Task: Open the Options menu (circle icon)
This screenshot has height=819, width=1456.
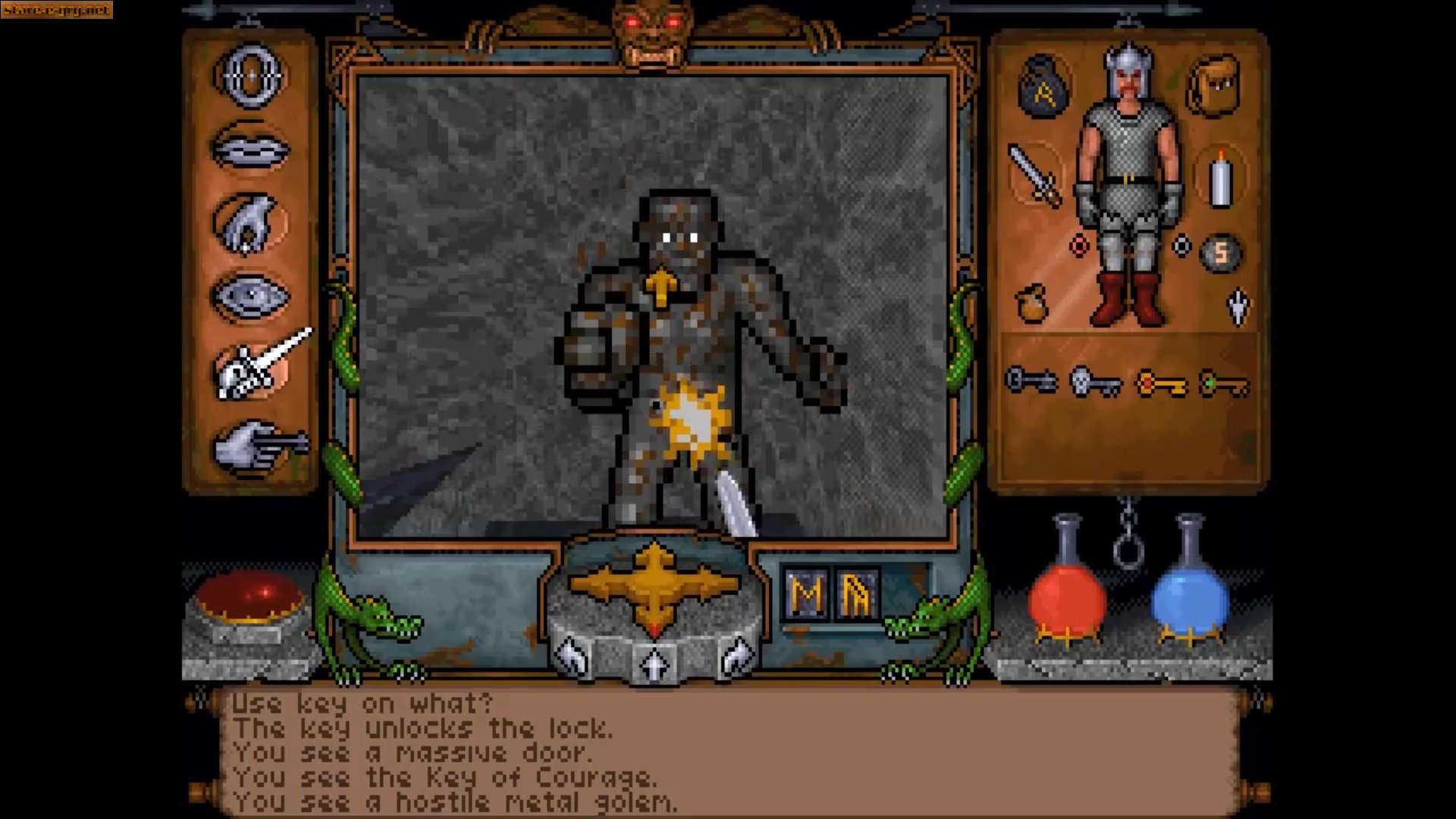Action: point(250,76)
